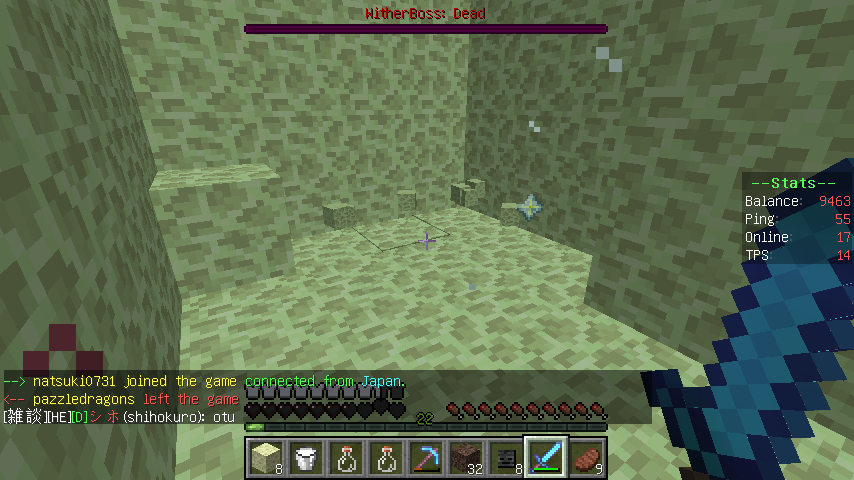Choose the cooked meat stack slot
Image resolution: width=854 pixels, height=480 pixels.
click(x=586, y=458)
